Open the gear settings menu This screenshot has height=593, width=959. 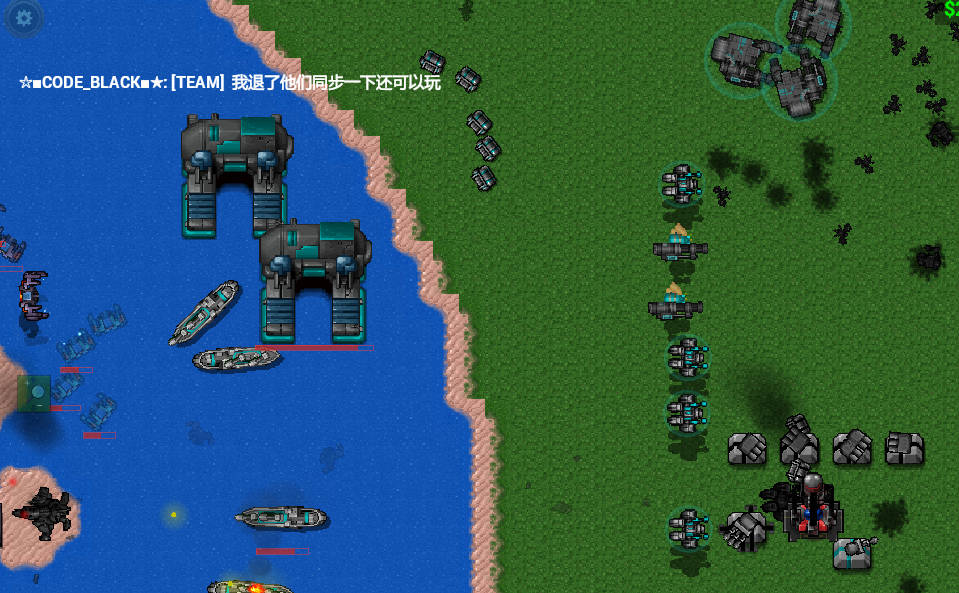23,18
